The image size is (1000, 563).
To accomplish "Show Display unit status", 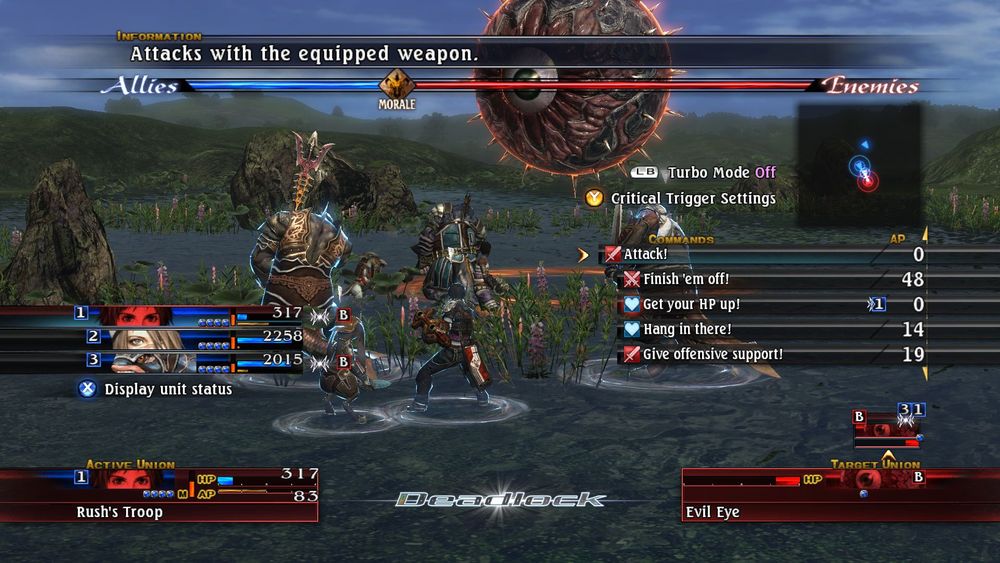I will [x=167, y=389].
